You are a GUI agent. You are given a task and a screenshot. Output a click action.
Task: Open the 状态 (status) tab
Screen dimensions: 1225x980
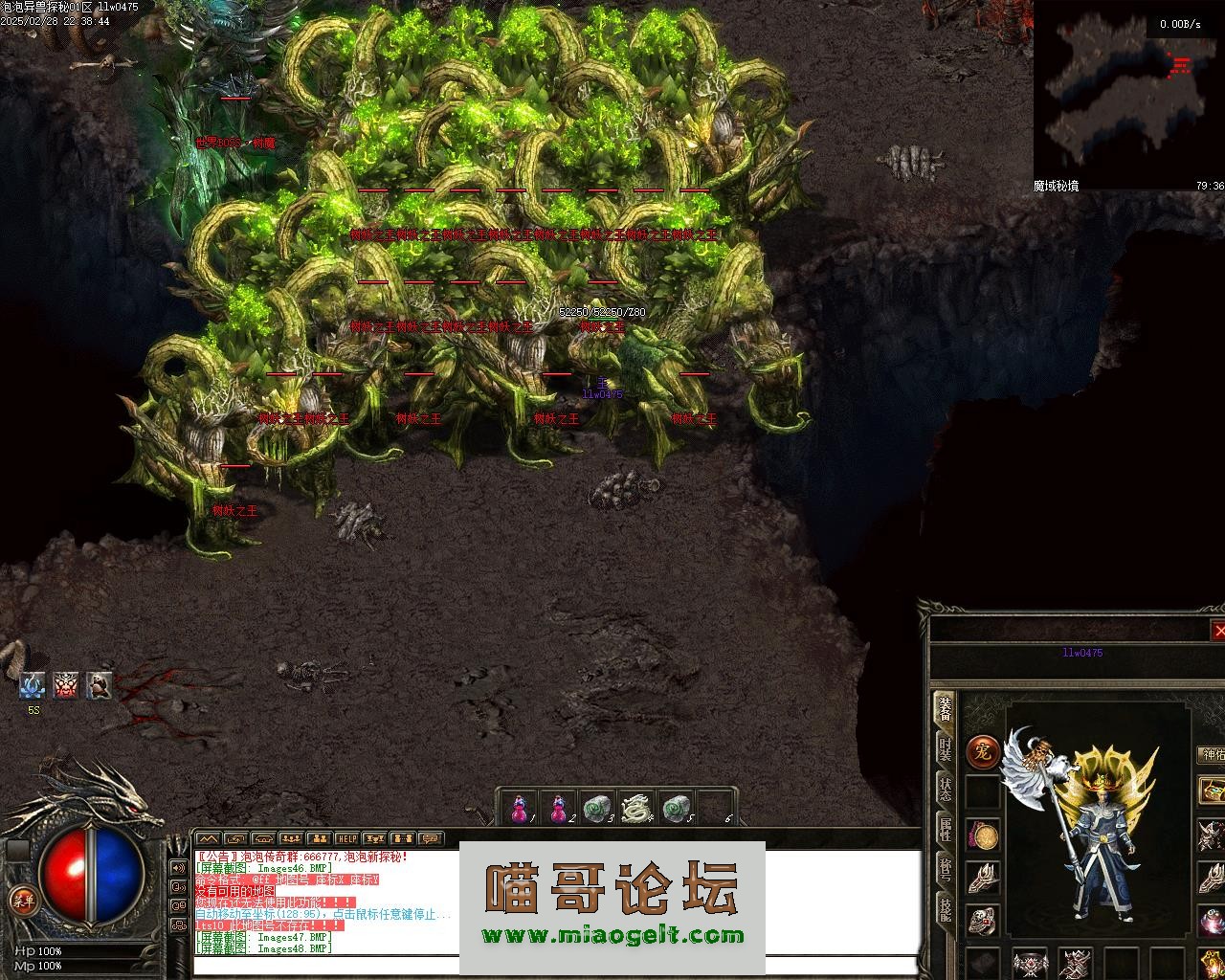(x=945, y=789)
